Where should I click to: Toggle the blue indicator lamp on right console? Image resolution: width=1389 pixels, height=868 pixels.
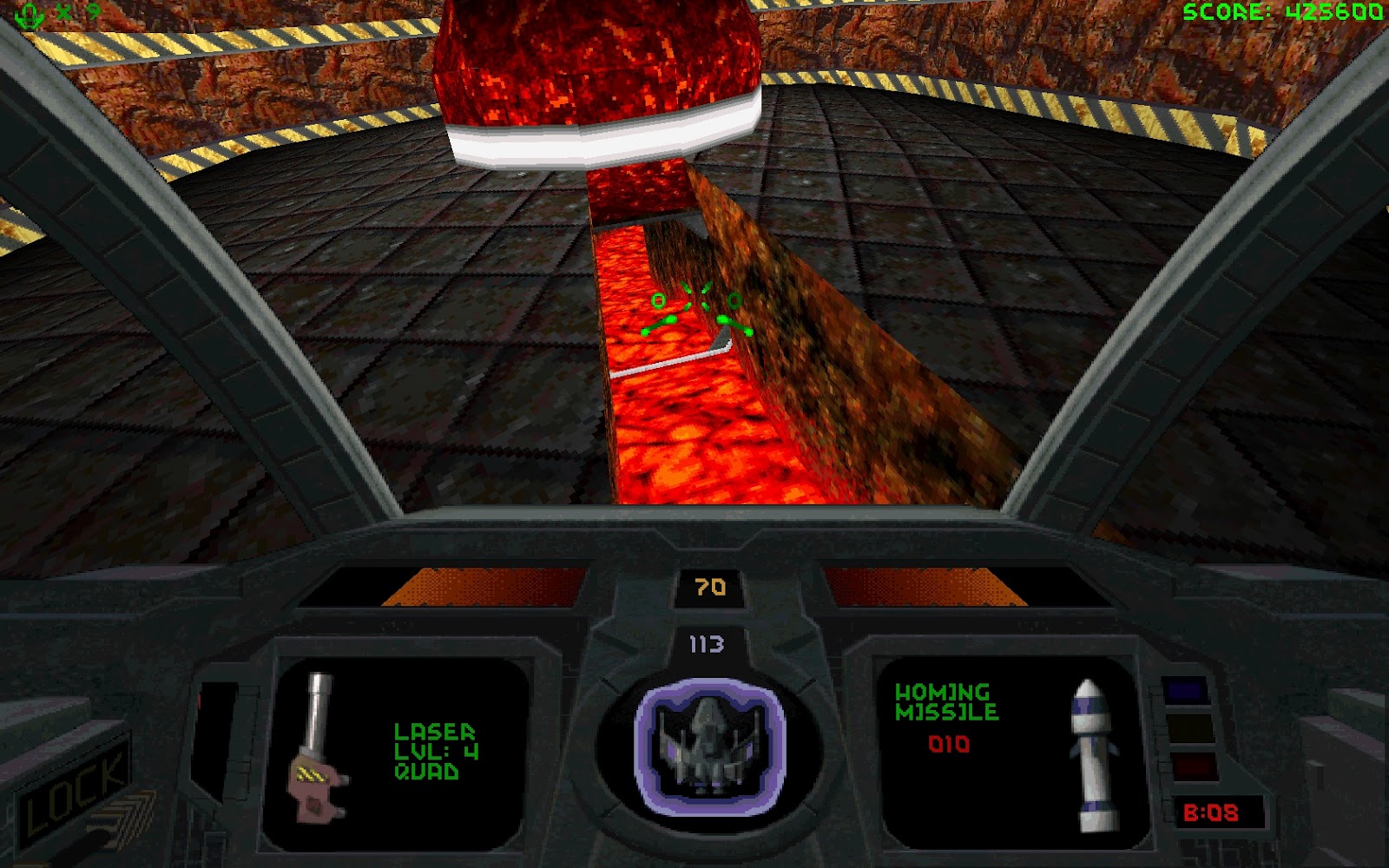coord(1185,690)
